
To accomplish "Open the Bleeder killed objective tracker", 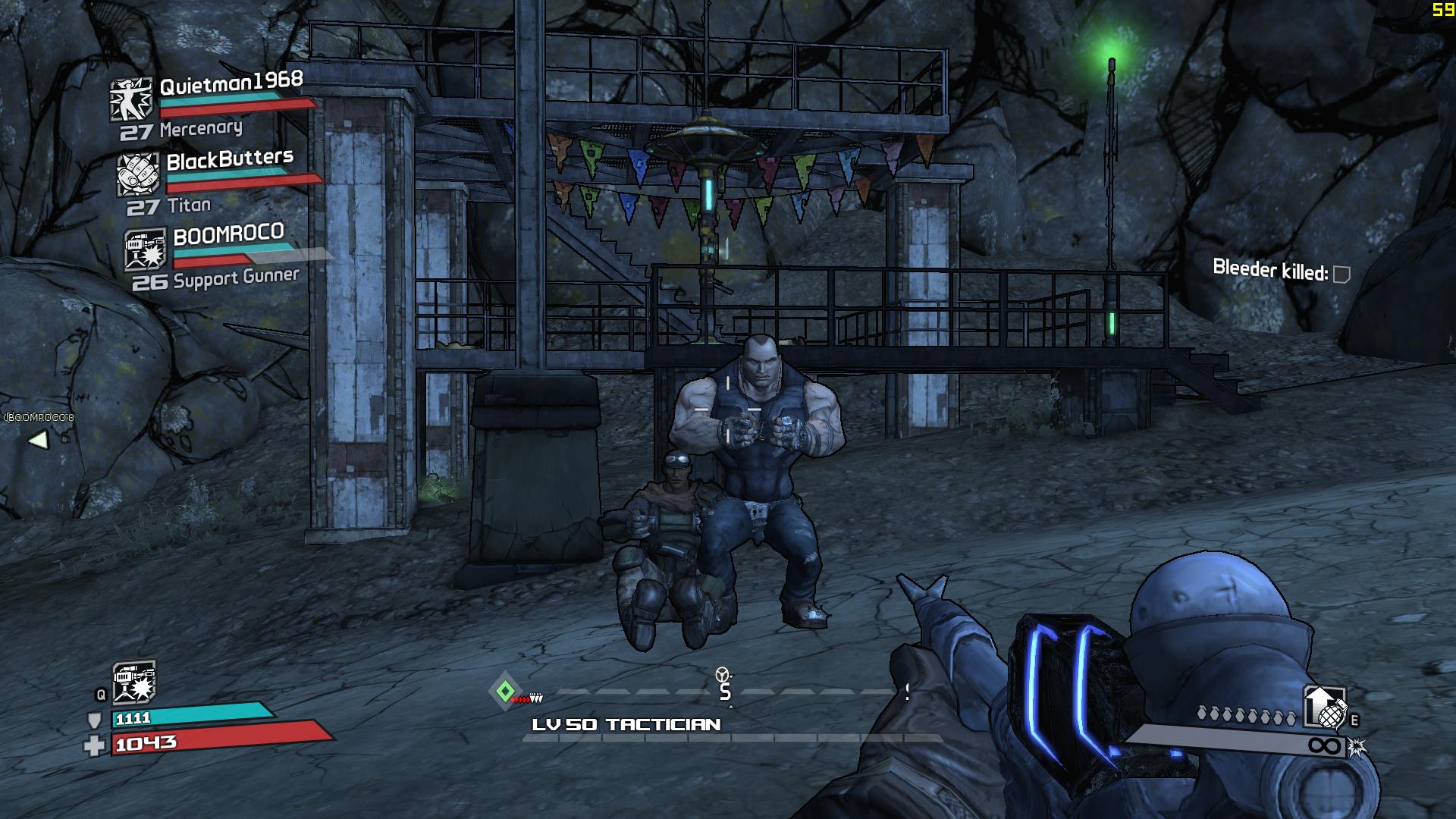I will (x=1281, y=271).
